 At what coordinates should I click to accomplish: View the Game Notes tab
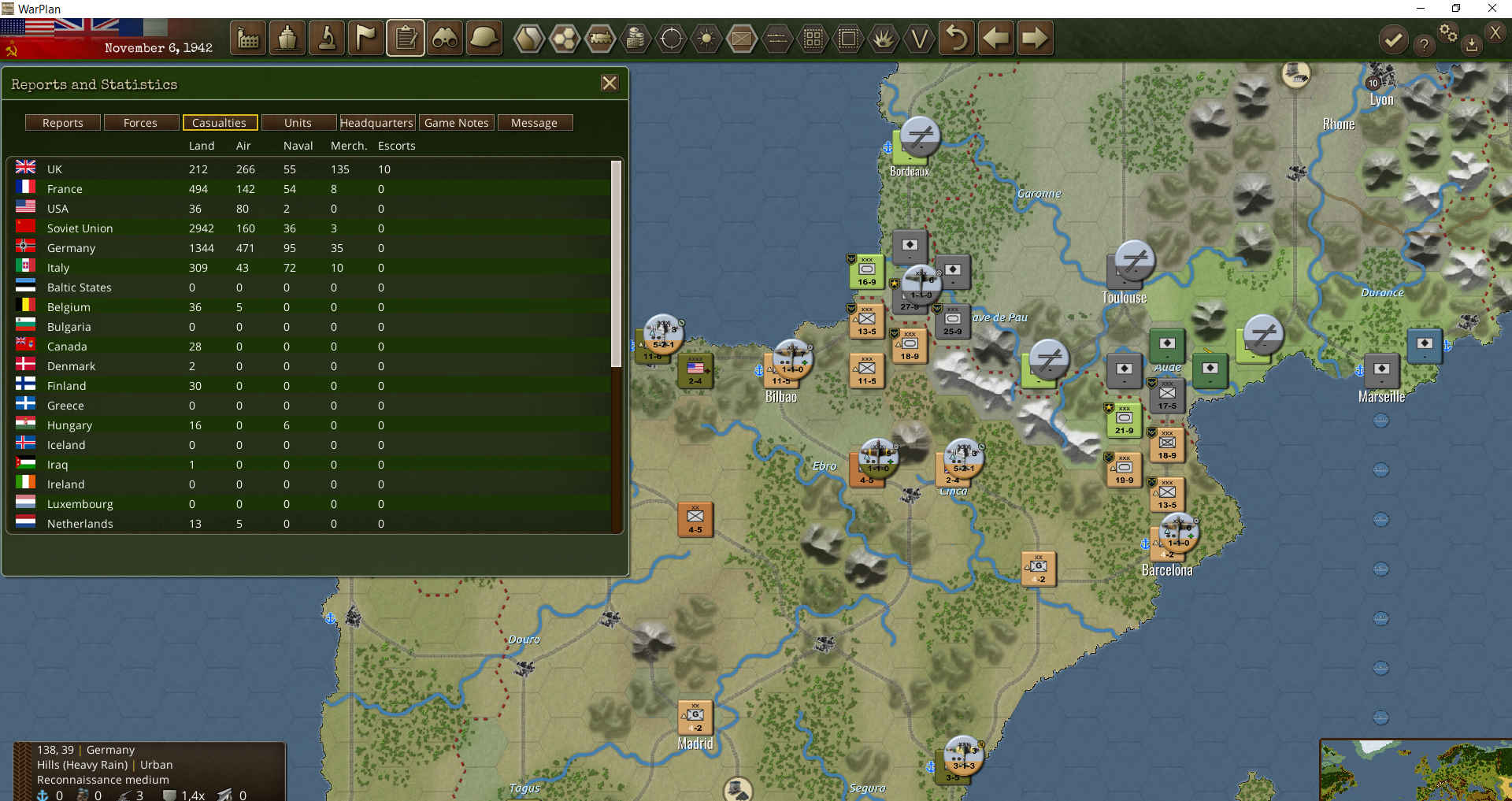pyautogui.click(x=456, y=123)
